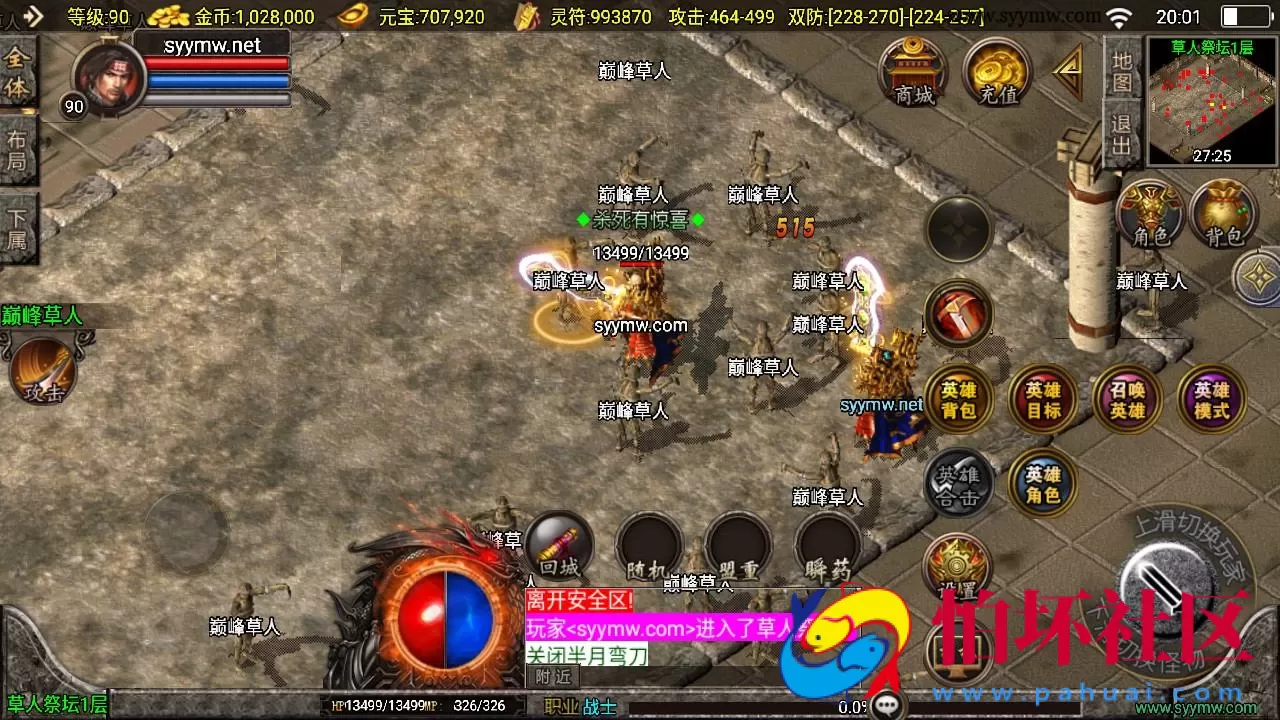Toggle the 英雄目标 hero target setting
The height and width of the screenshot is (720, 1280).
point(1043,397)
